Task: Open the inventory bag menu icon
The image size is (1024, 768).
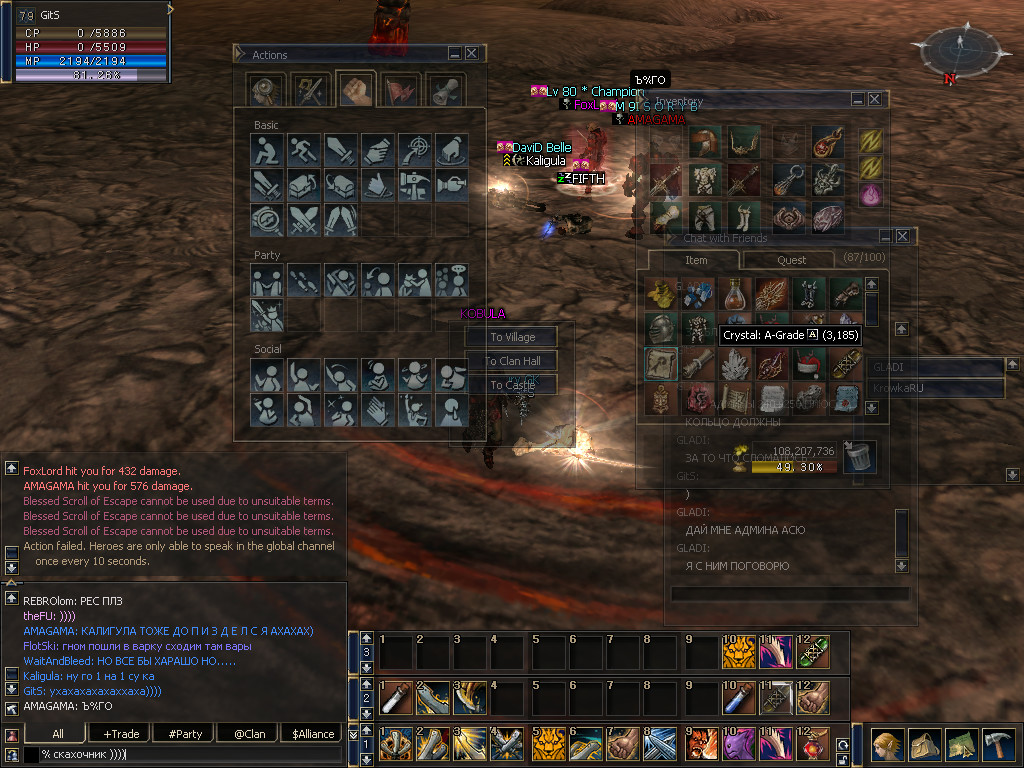Action: (922, 745)
